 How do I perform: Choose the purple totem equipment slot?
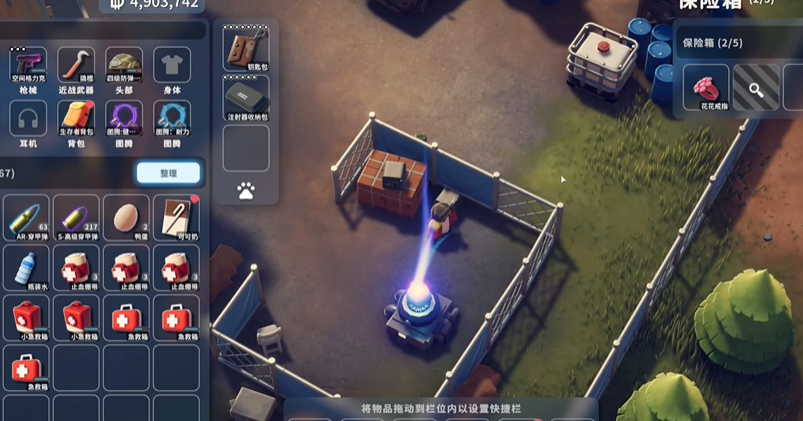point(125,120)
